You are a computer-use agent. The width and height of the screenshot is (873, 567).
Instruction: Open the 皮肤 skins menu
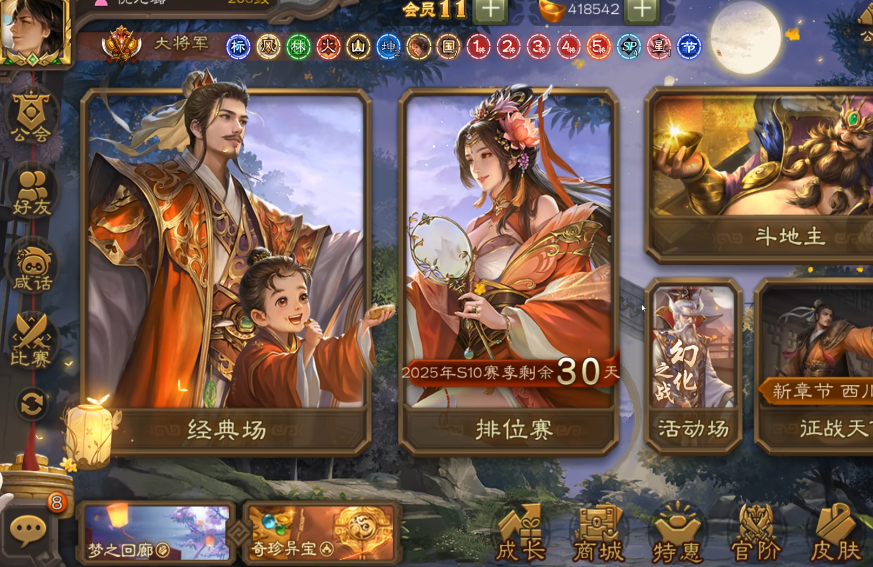coord(836,533)
